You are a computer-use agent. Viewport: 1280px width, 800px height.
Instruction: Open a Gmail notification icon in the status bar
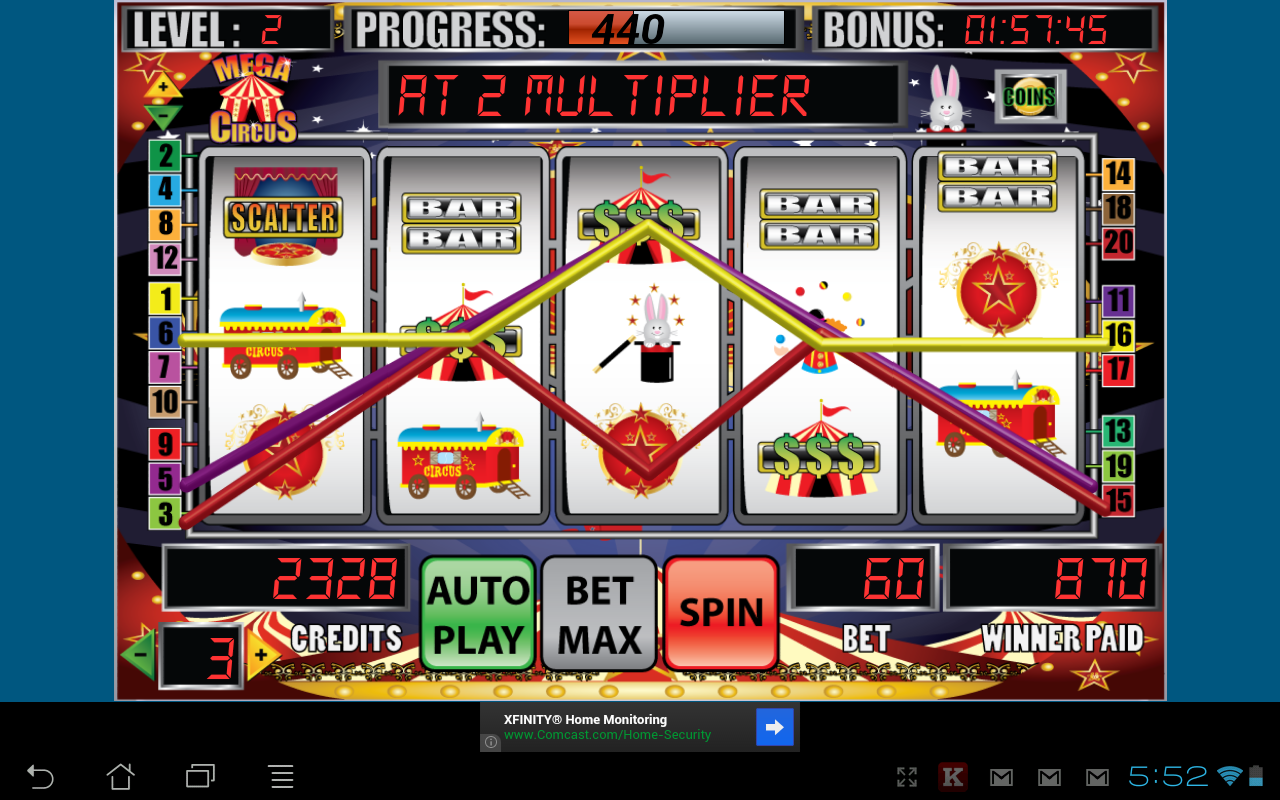pos(1000,776)
